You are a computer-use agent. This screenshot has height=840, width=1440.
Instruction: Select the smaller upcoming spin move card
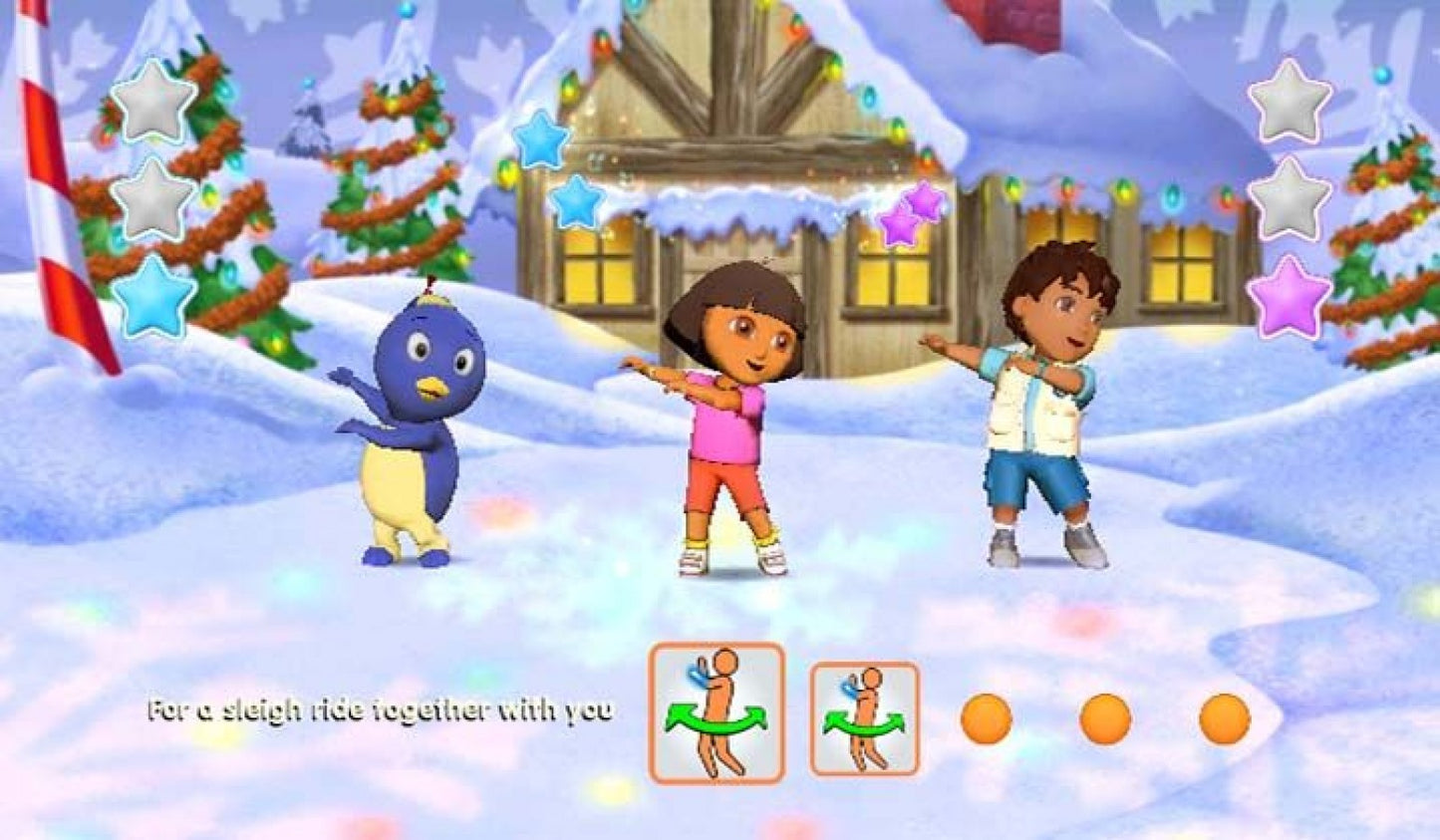[x=863, y=716]
